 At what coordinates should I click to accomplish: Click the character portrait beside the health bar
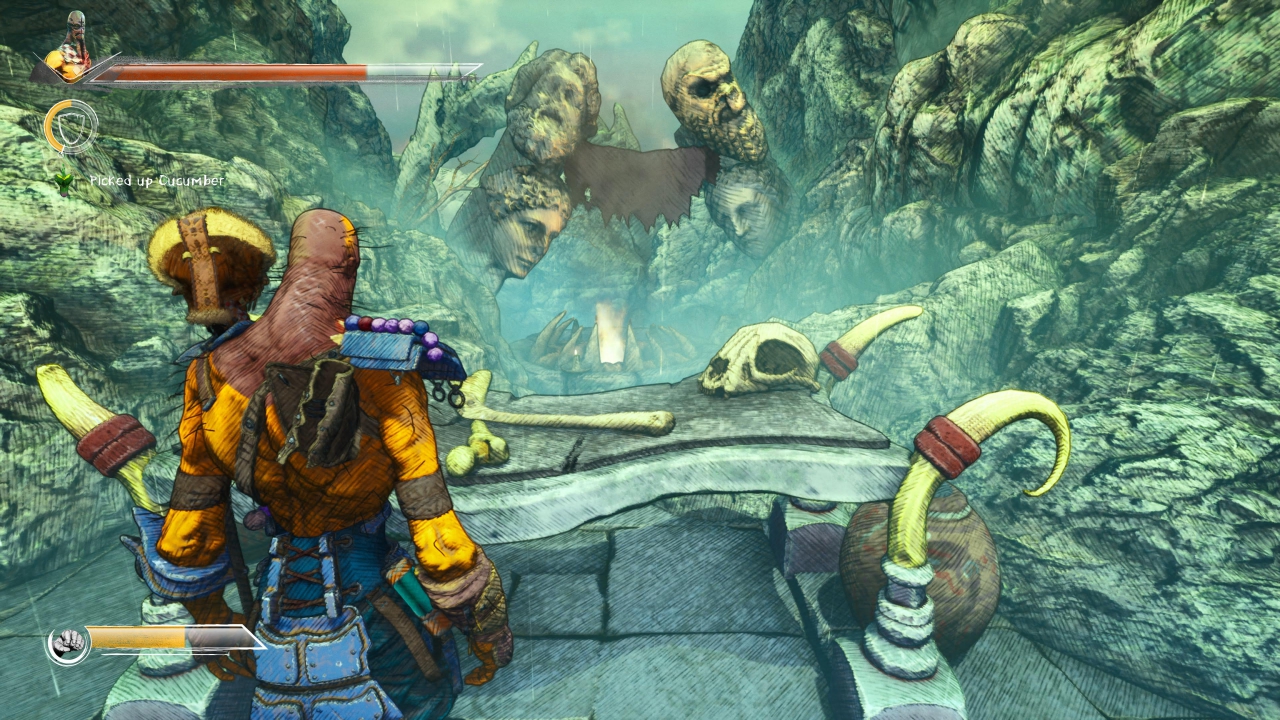(x=71, y=50)
